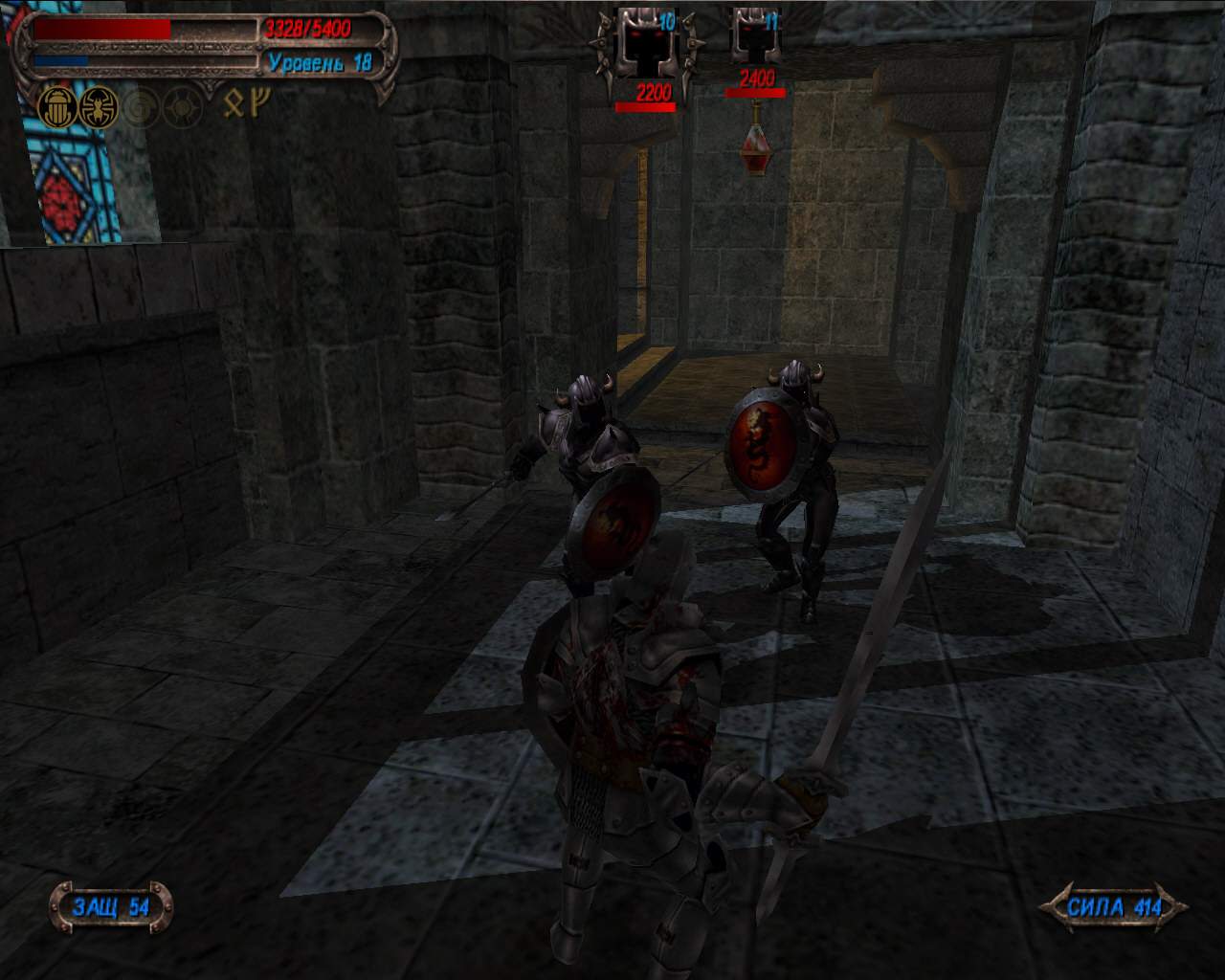Click the СИЛА 414 power indicator

point(1114,906)
